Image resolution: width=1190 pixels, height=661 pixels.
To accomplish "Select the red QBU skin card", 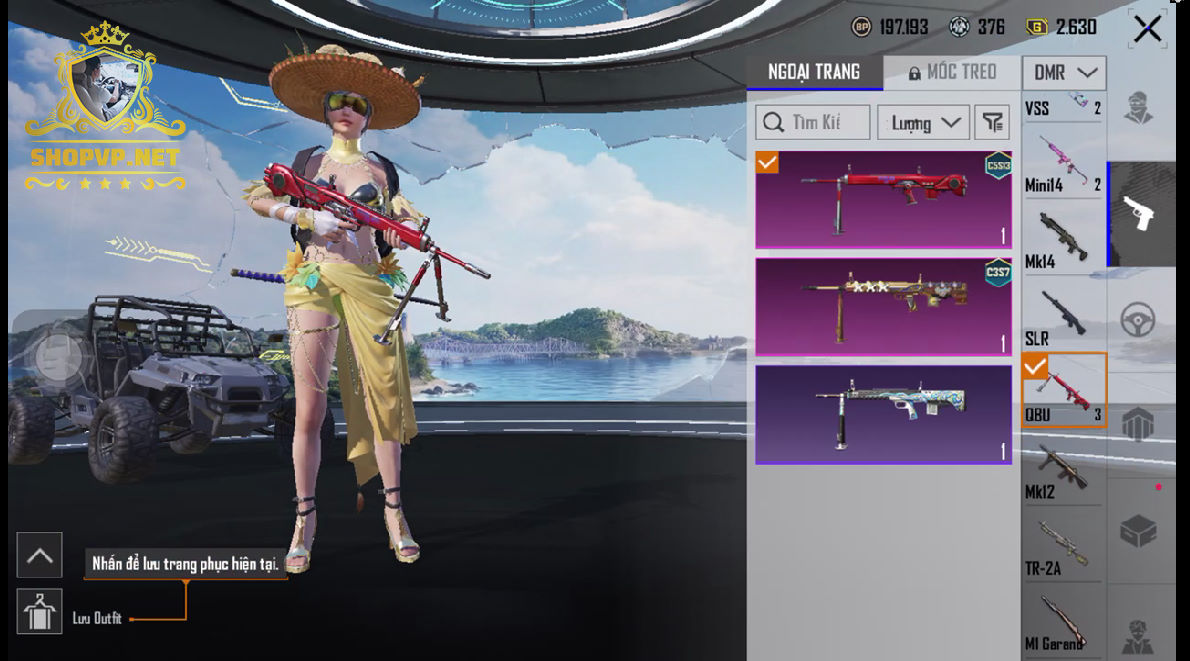I will click(883, 199).
